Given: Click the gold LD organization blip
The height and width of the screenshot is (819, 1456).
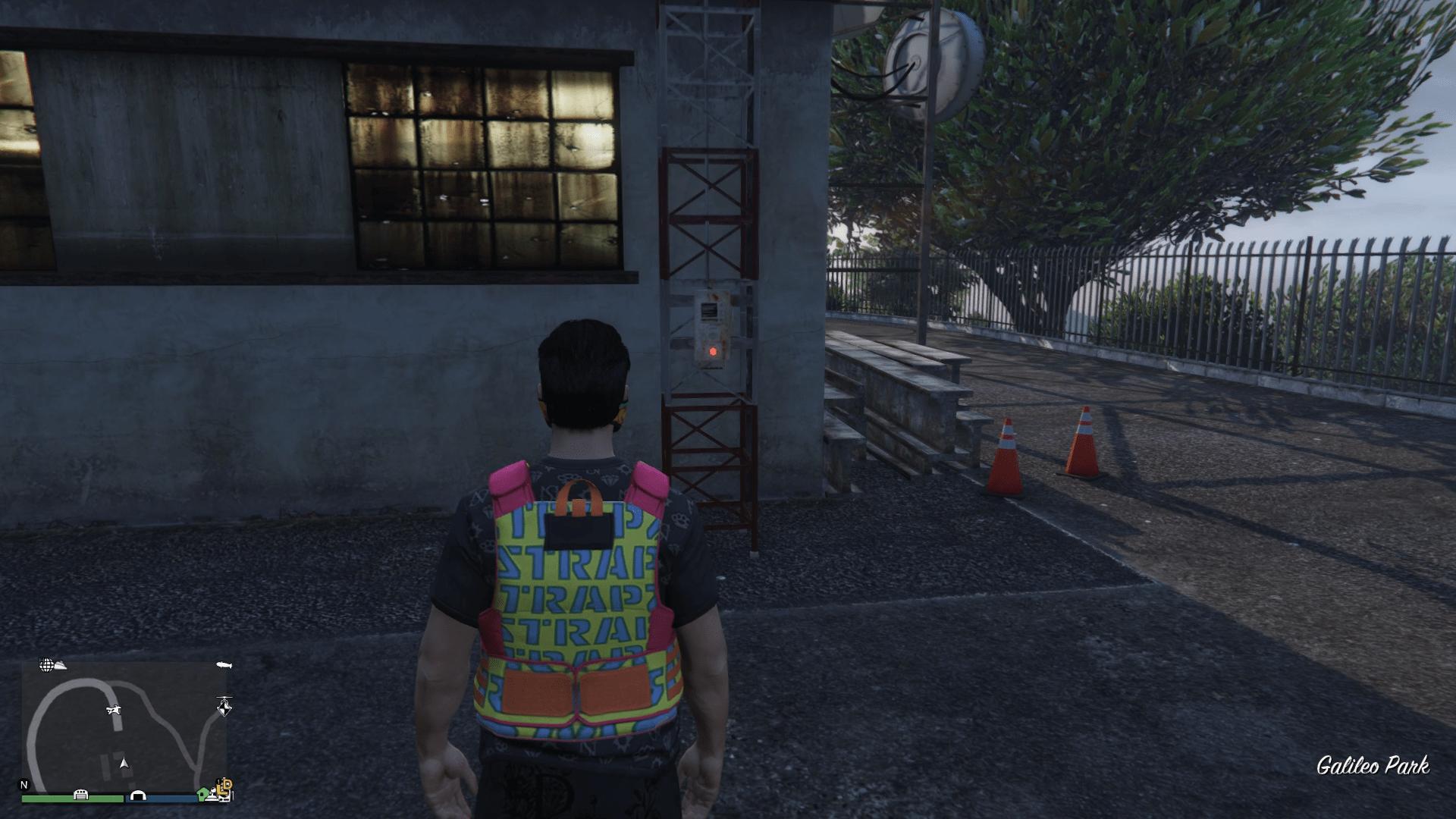Looking at the screenshot, I should [225, 787].
